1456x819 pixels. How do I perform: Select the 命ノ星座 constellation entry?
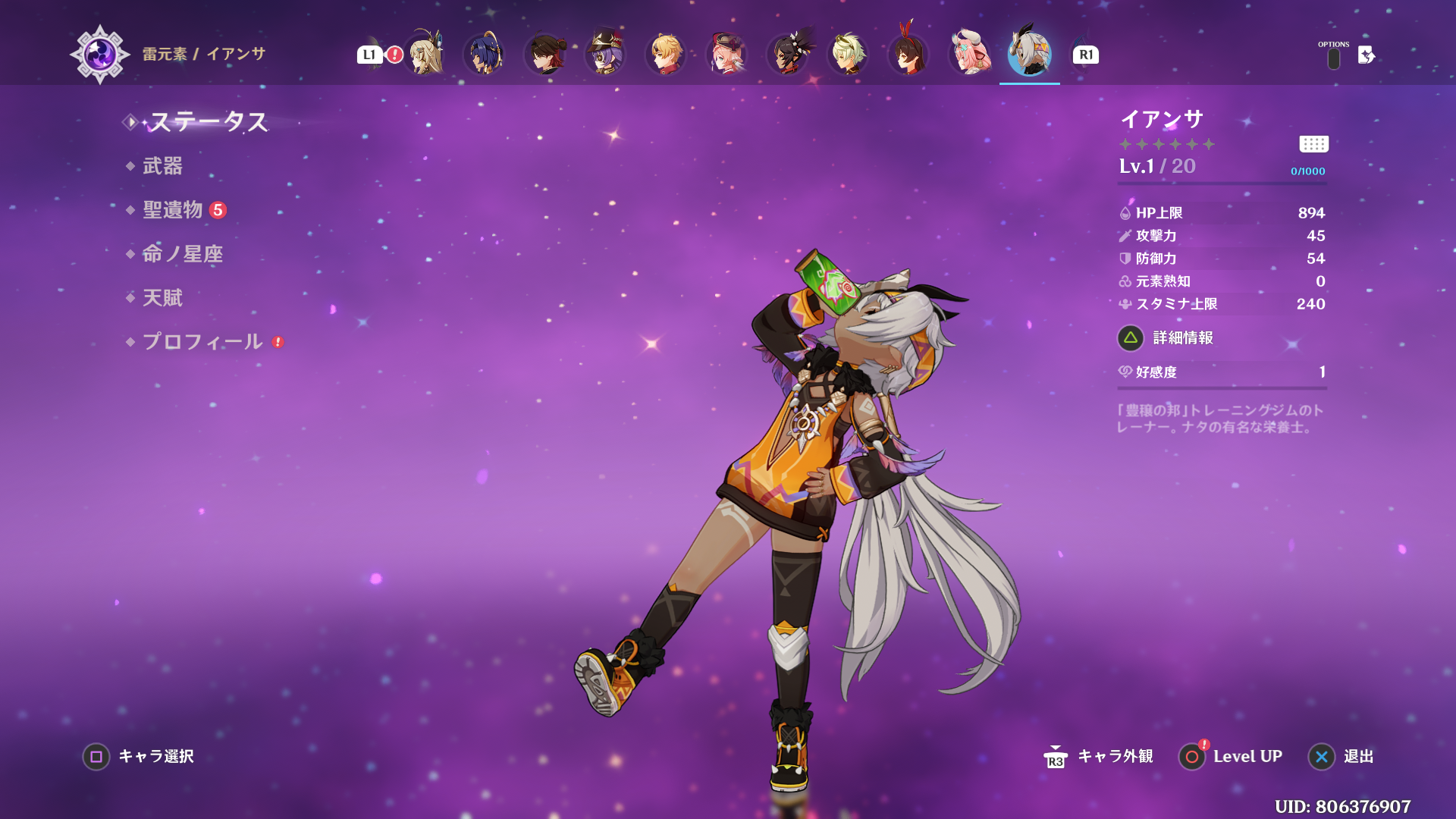pyautogui.click(x=183, y=254)
